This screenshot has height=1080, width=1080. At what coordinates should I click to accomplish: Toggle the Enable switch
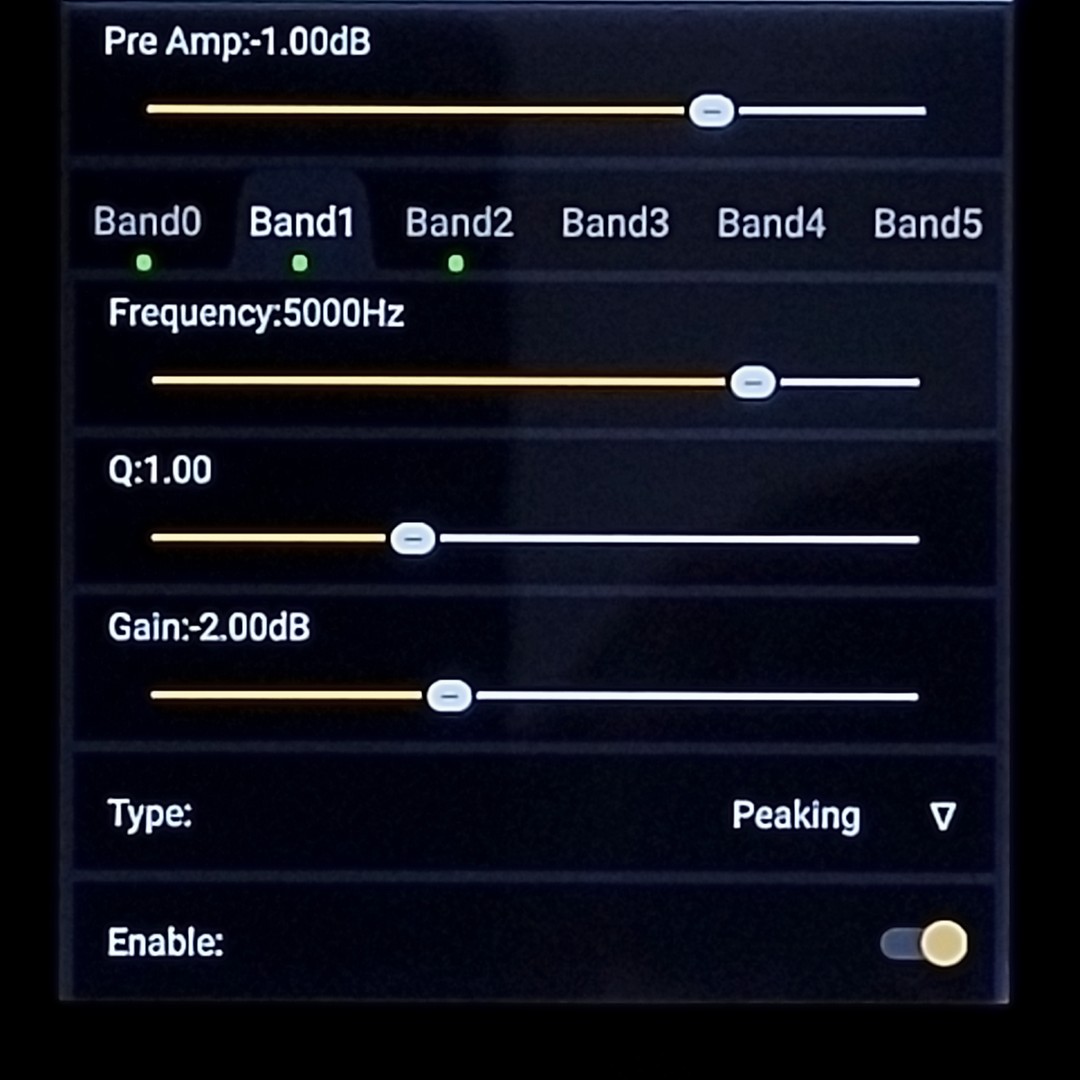[925, 943]
